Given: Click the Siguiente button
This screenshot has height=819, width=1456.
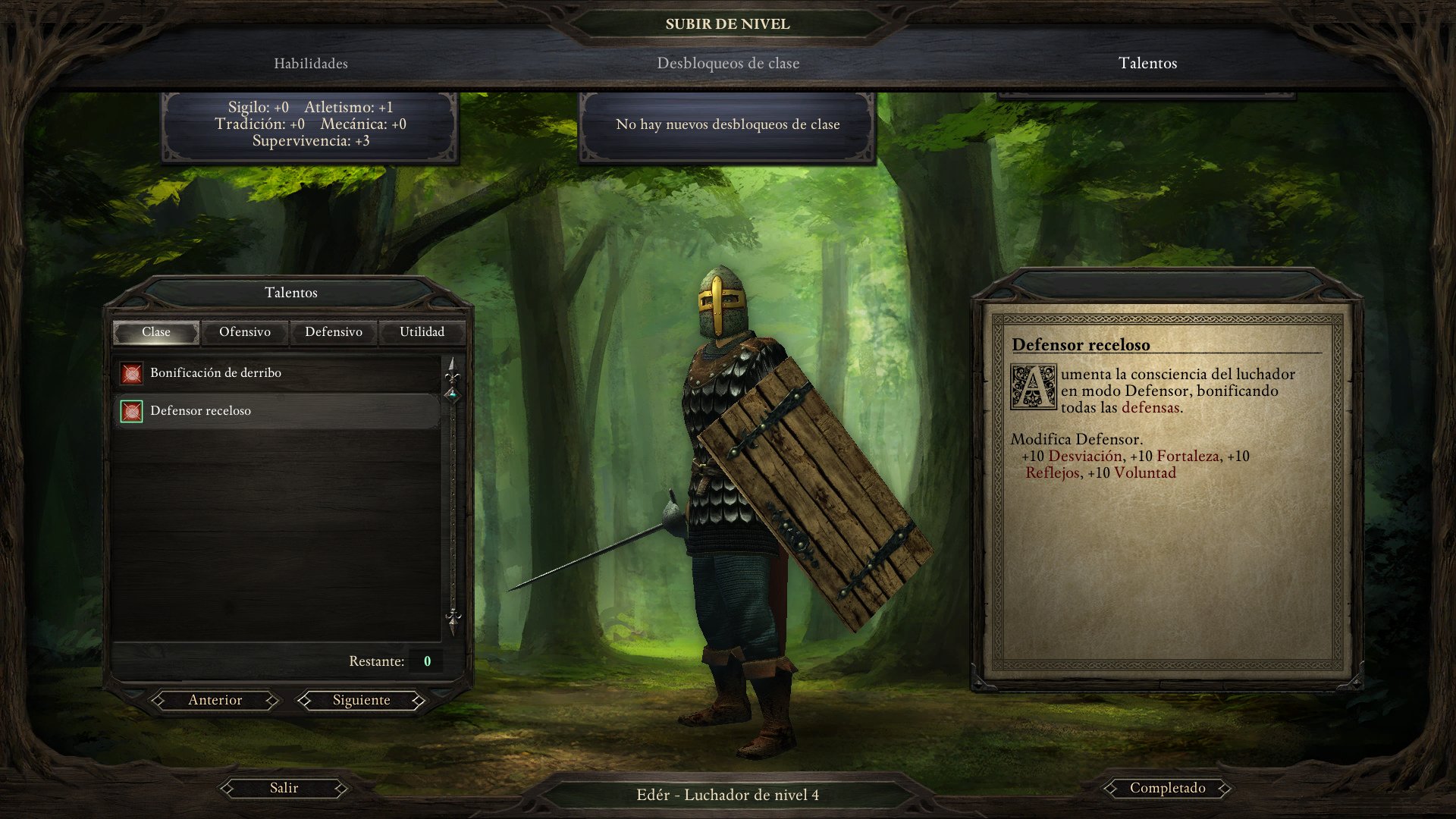Looking at the screenshot, I should point(361,700).
